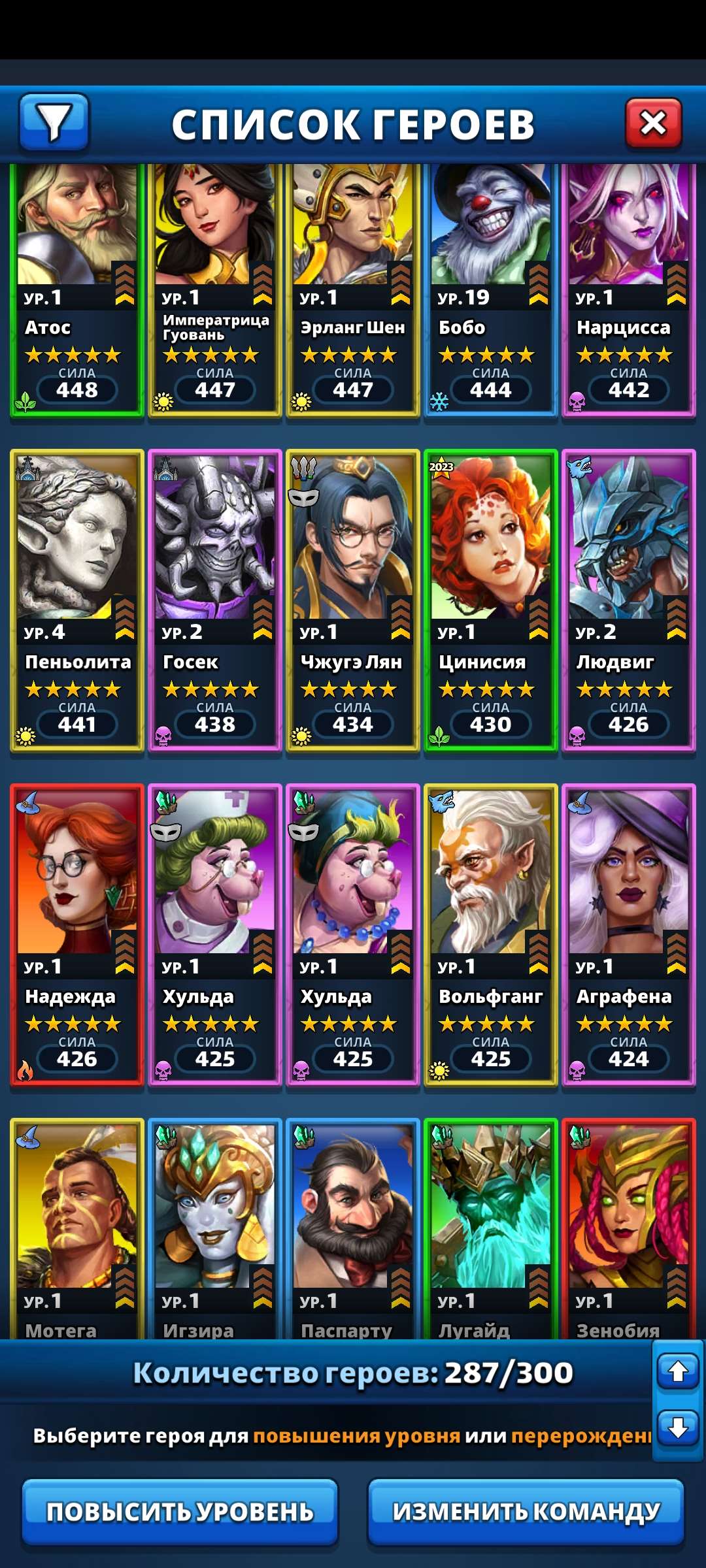Choose the Надежда red-haired hero card
Image resolution: width=706 pixels, height=1568 pixels.
pyautogui.click(x=77, y=934)
